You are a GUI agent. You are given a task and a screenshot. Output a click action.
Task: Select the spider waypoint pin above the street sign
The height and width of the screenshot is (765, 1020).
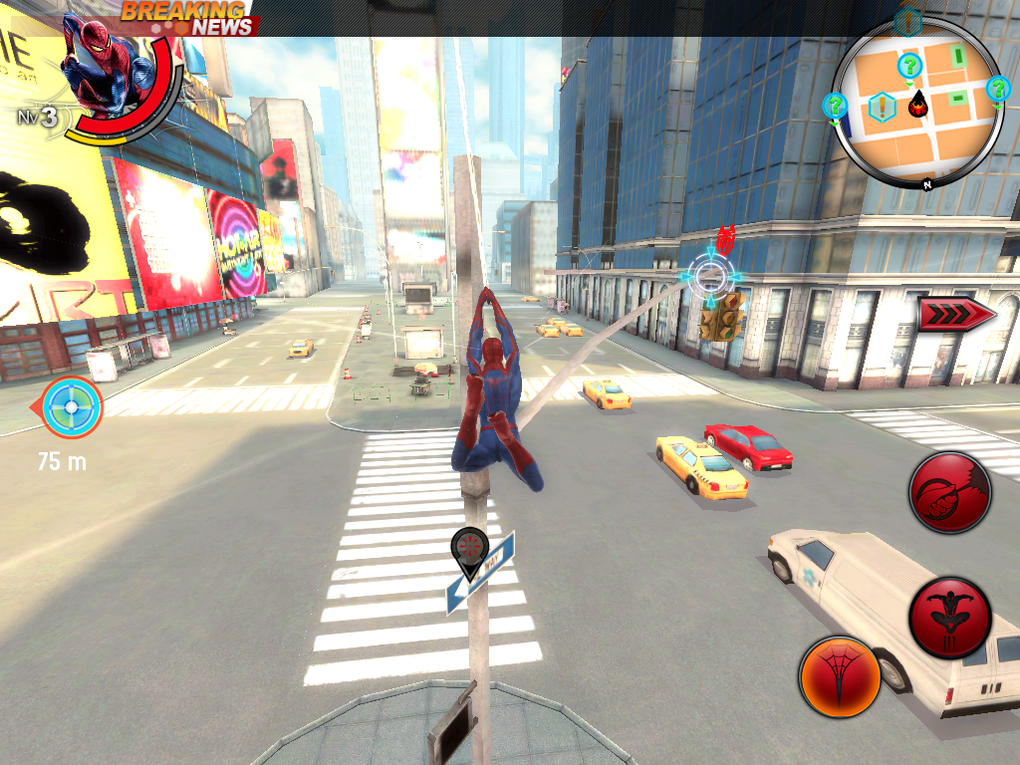(469, 550)
